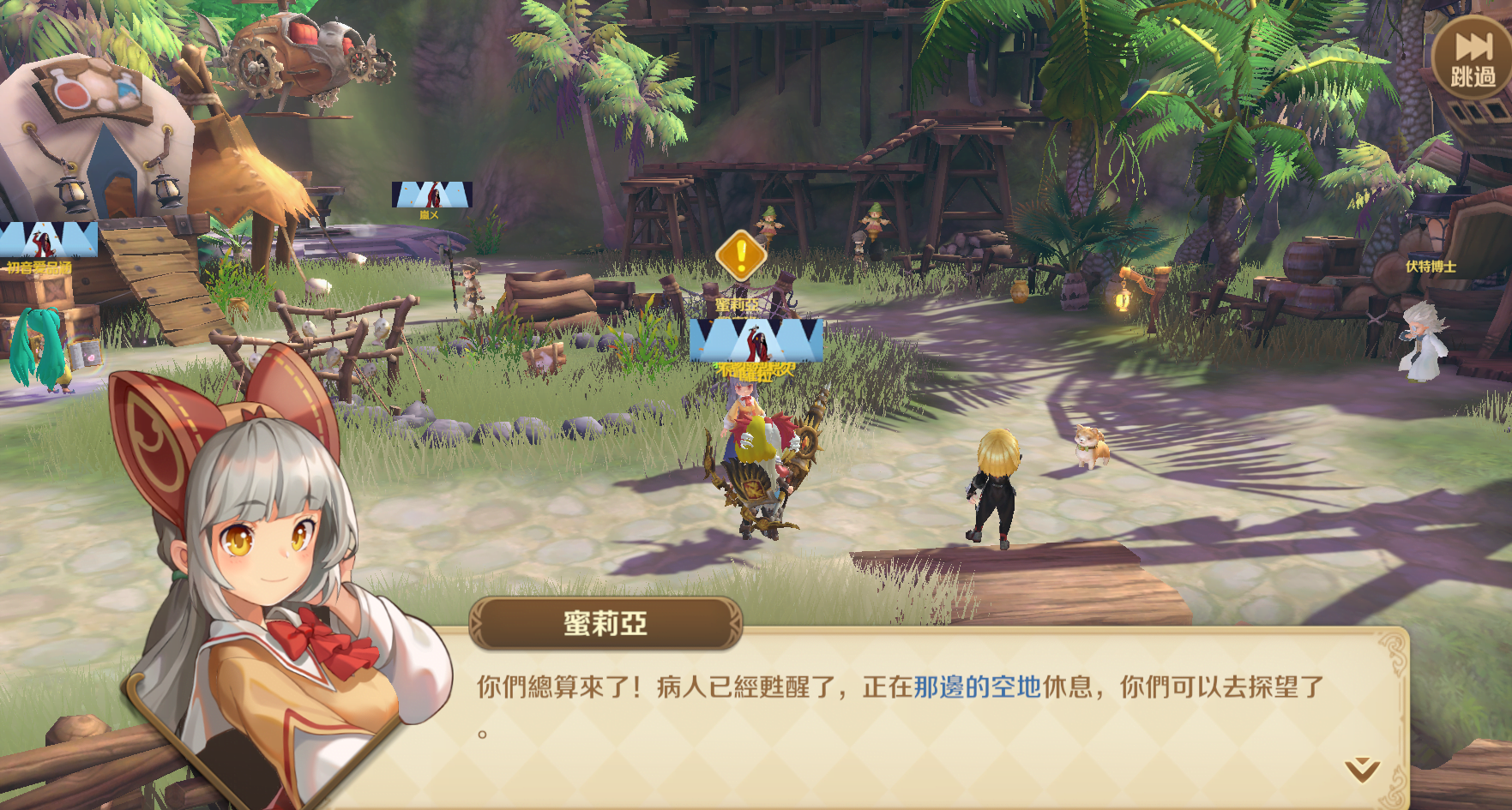The height and width of the screenshot is (810, 1512).
Task: Skip the cutscene with the 跳過 button
Action: click(1472, 60)
